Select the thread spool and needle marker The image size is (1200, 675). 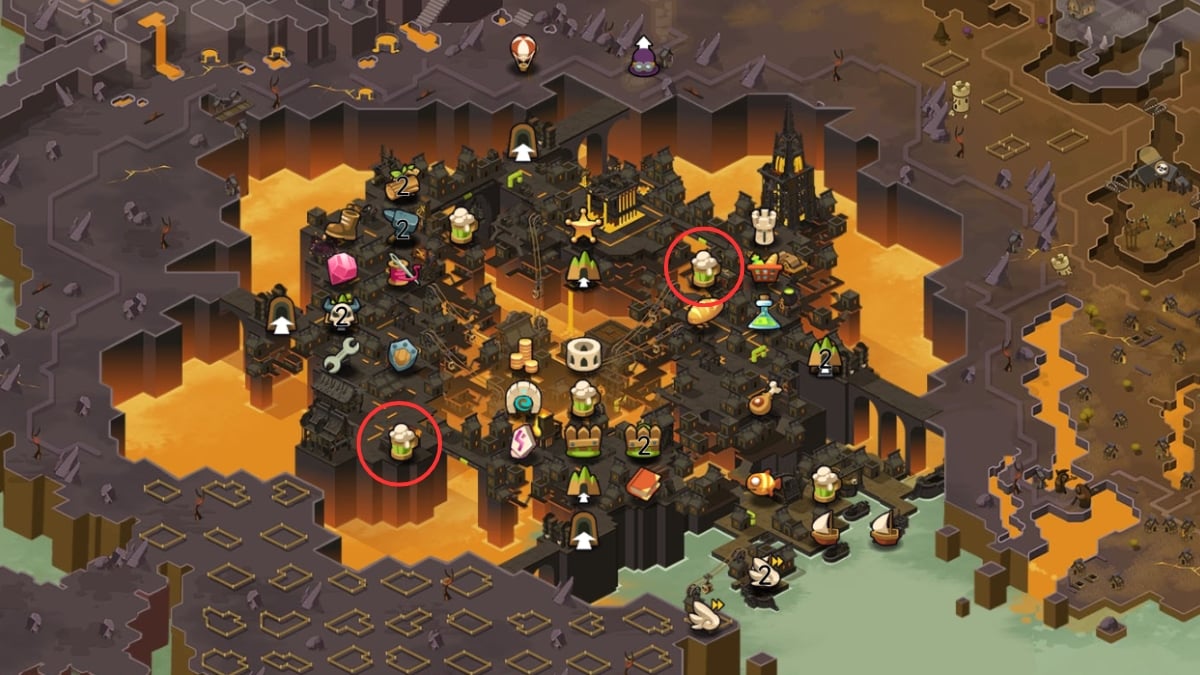pos(402,270)
